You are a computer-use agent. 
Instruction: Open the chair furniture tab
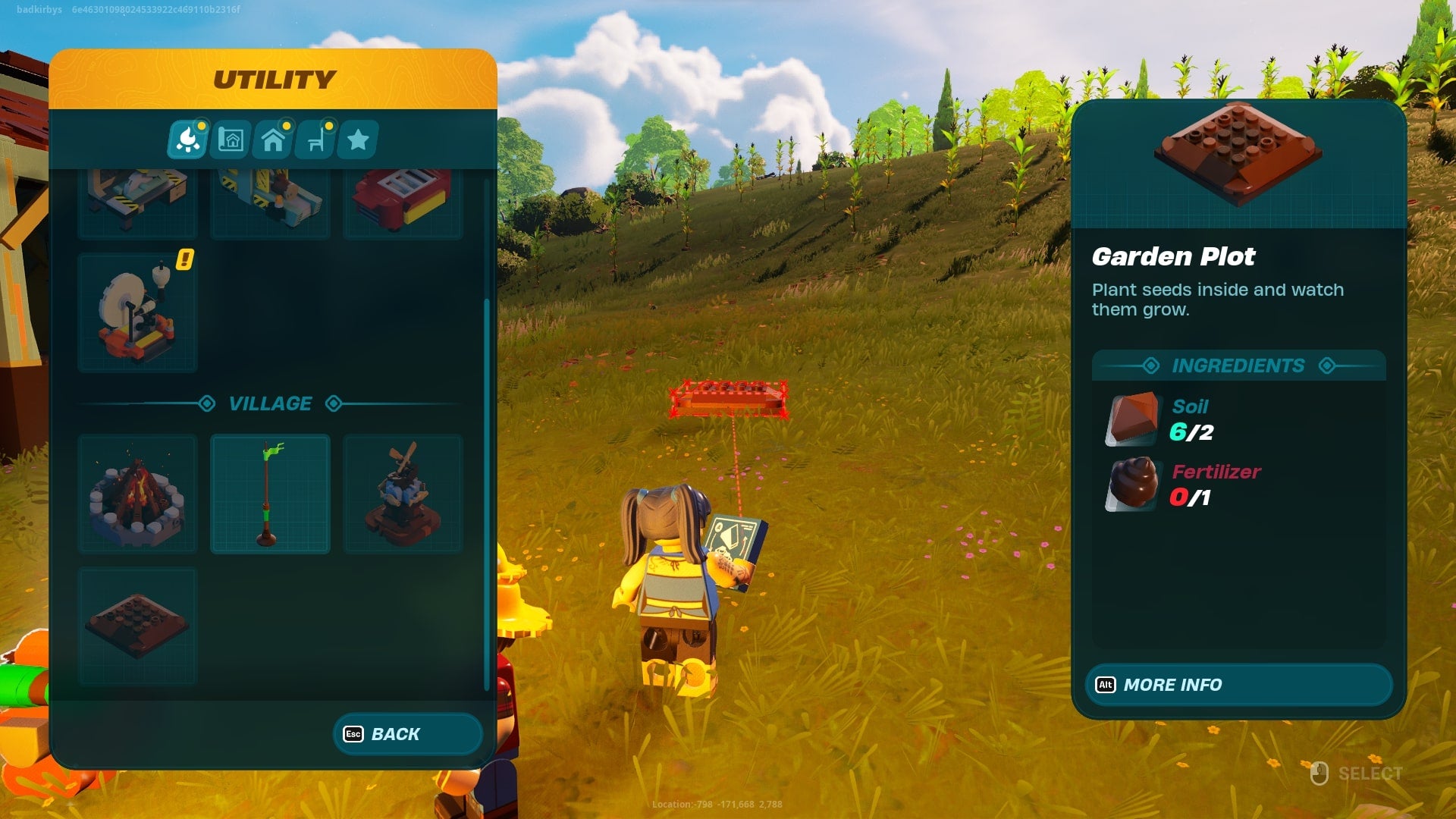tap(316, 140)
